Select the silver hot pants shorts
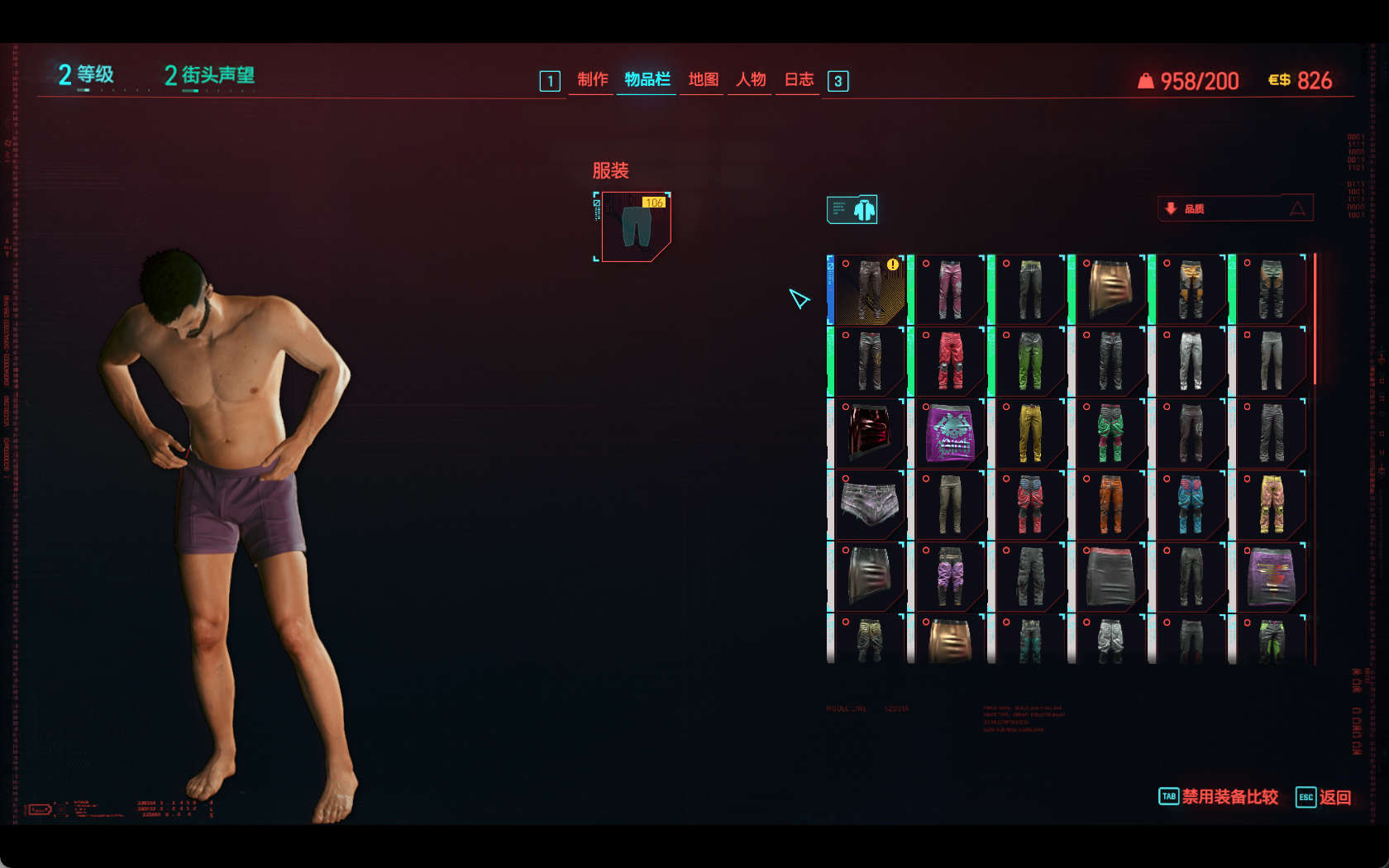Viewport: 1389px width, 868px height. pyautogui.click(x=869, y=504)
